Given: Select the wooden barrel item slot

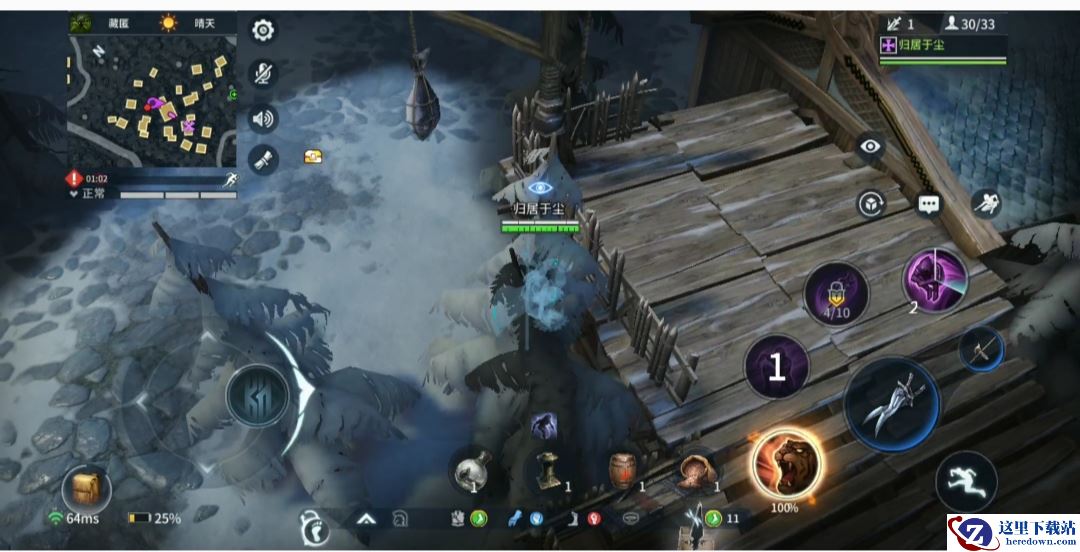Looking at the screenshot, I should coord(623,469).
